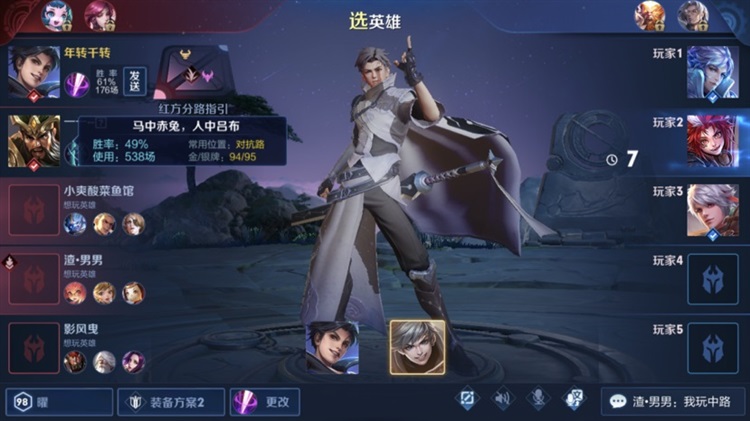Image resolution: width=750 pixels, height=421 pixels.
Task: Click the edit icon left of the speaker
Action: (x=466, y=400)
